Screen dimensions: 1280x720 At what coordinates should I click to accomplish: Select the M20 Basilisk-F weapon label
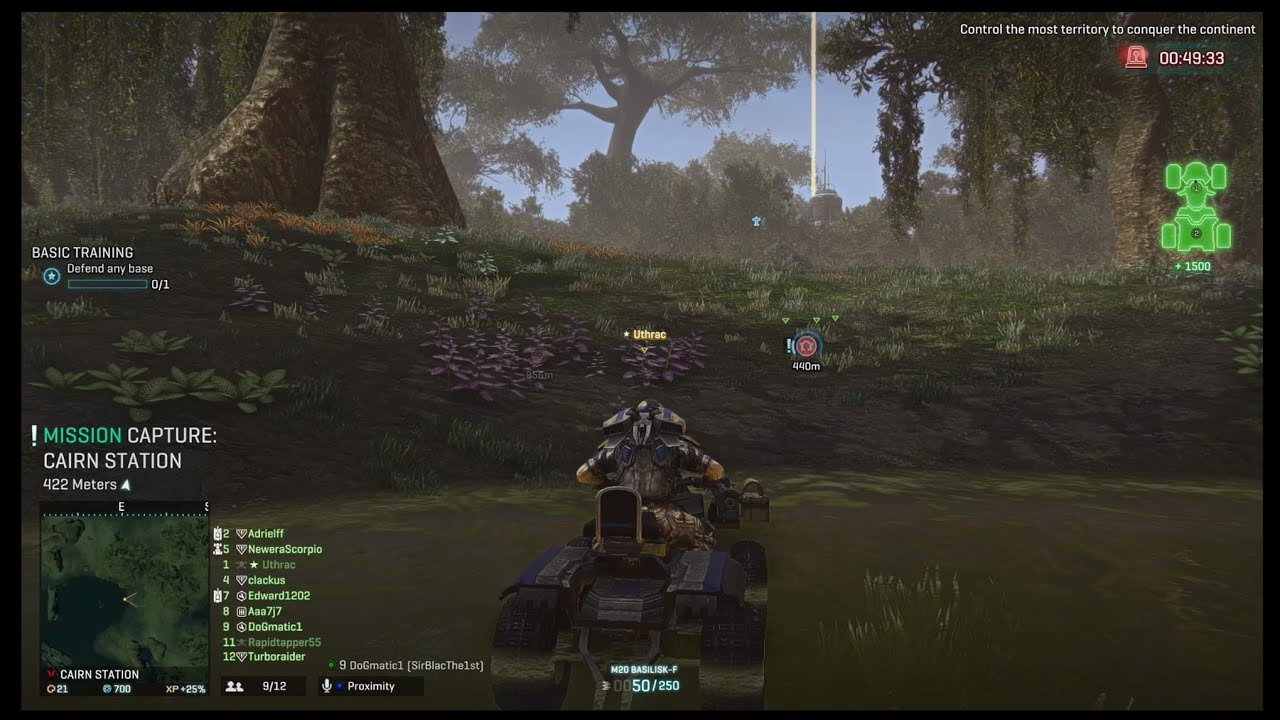point(643,669)
